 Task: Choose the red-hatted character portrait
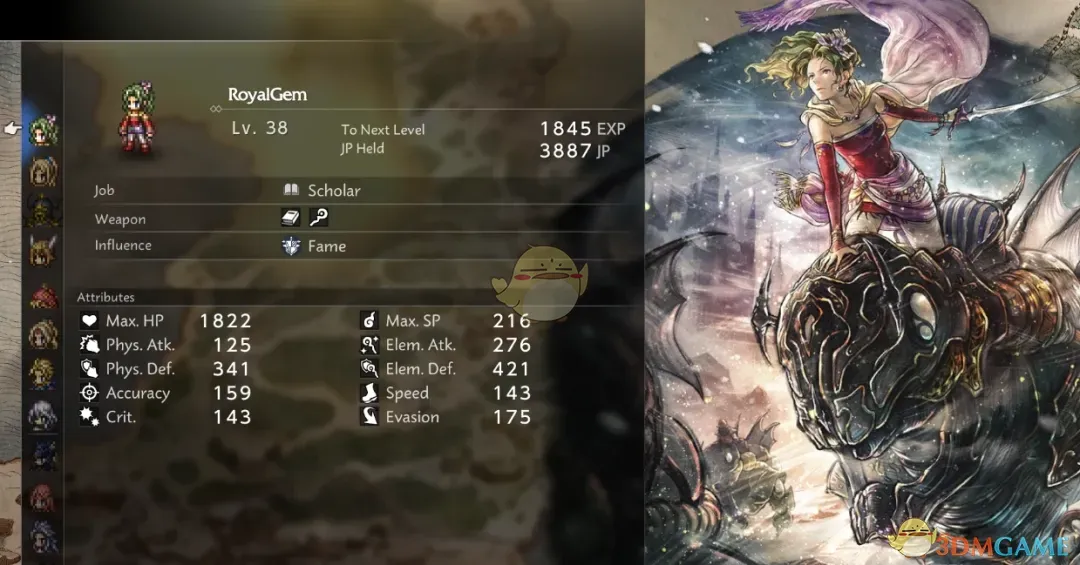44,295
